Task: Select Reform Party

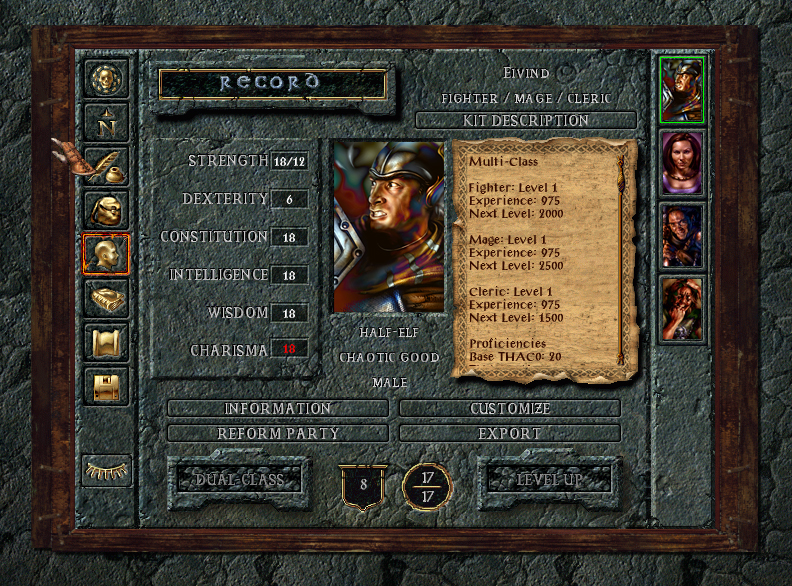Action: [x=277, y=434]
